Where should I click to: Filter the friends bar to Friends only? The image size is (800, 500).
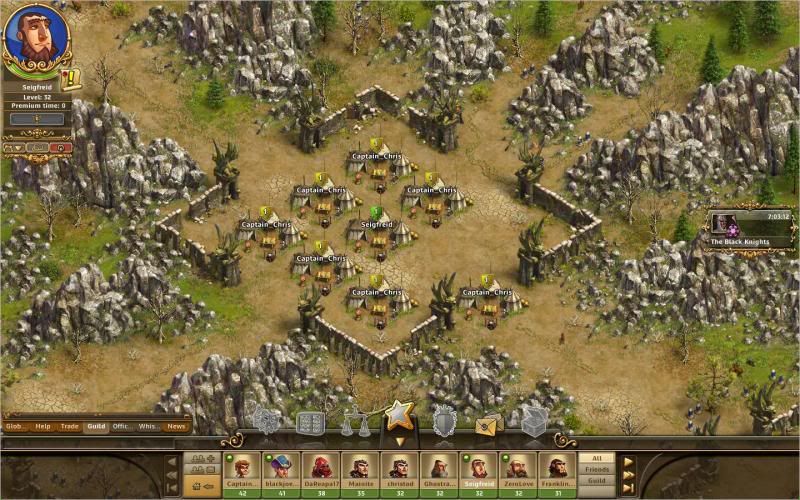point(596,468)
